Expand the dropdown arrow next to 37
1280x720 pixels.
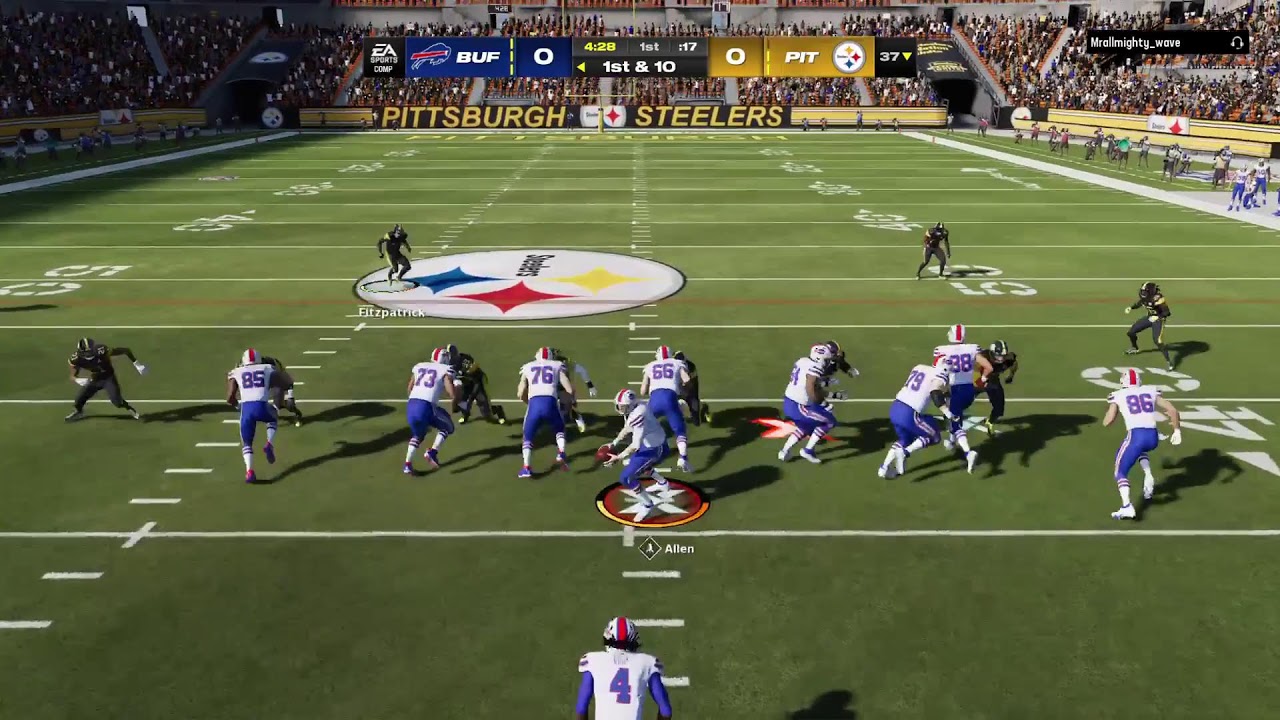pyautogui.click(x=907, y=57)
